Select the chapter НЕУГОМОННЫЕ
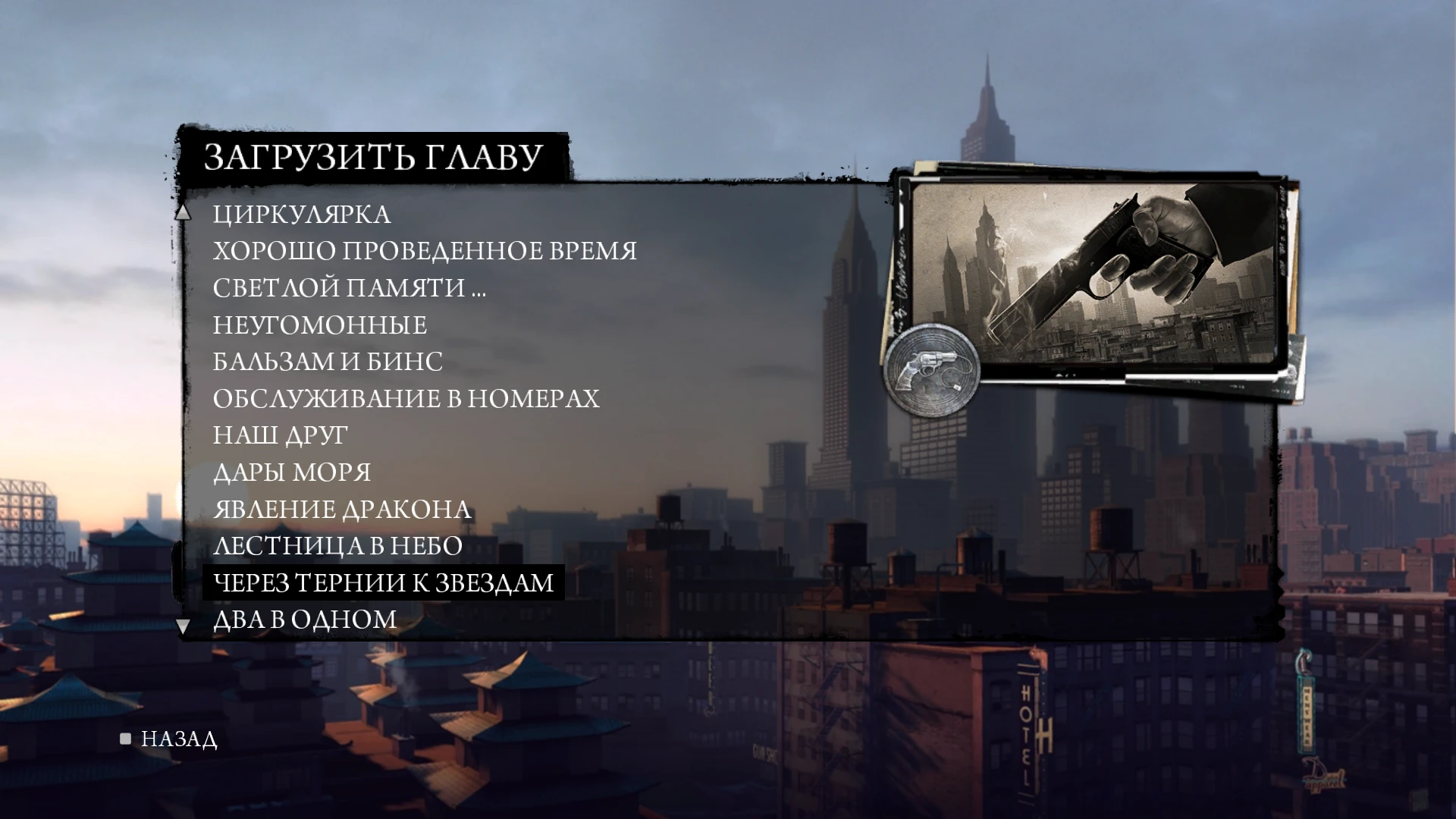The width and height of the screenshot is (1456, 819). point(320,325)
